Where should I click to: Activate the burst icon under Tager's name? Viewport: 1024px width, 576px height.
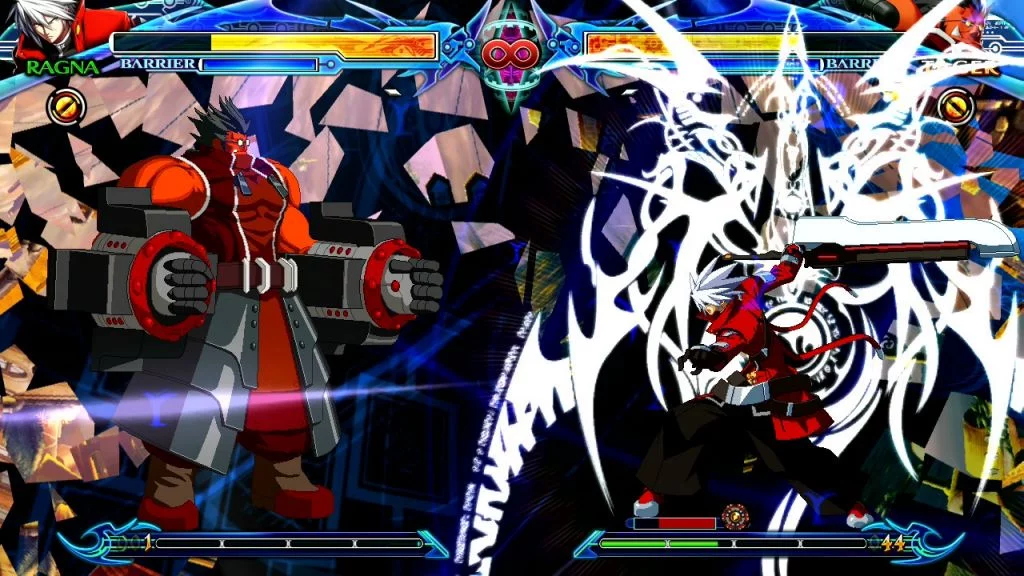point(956,106)
